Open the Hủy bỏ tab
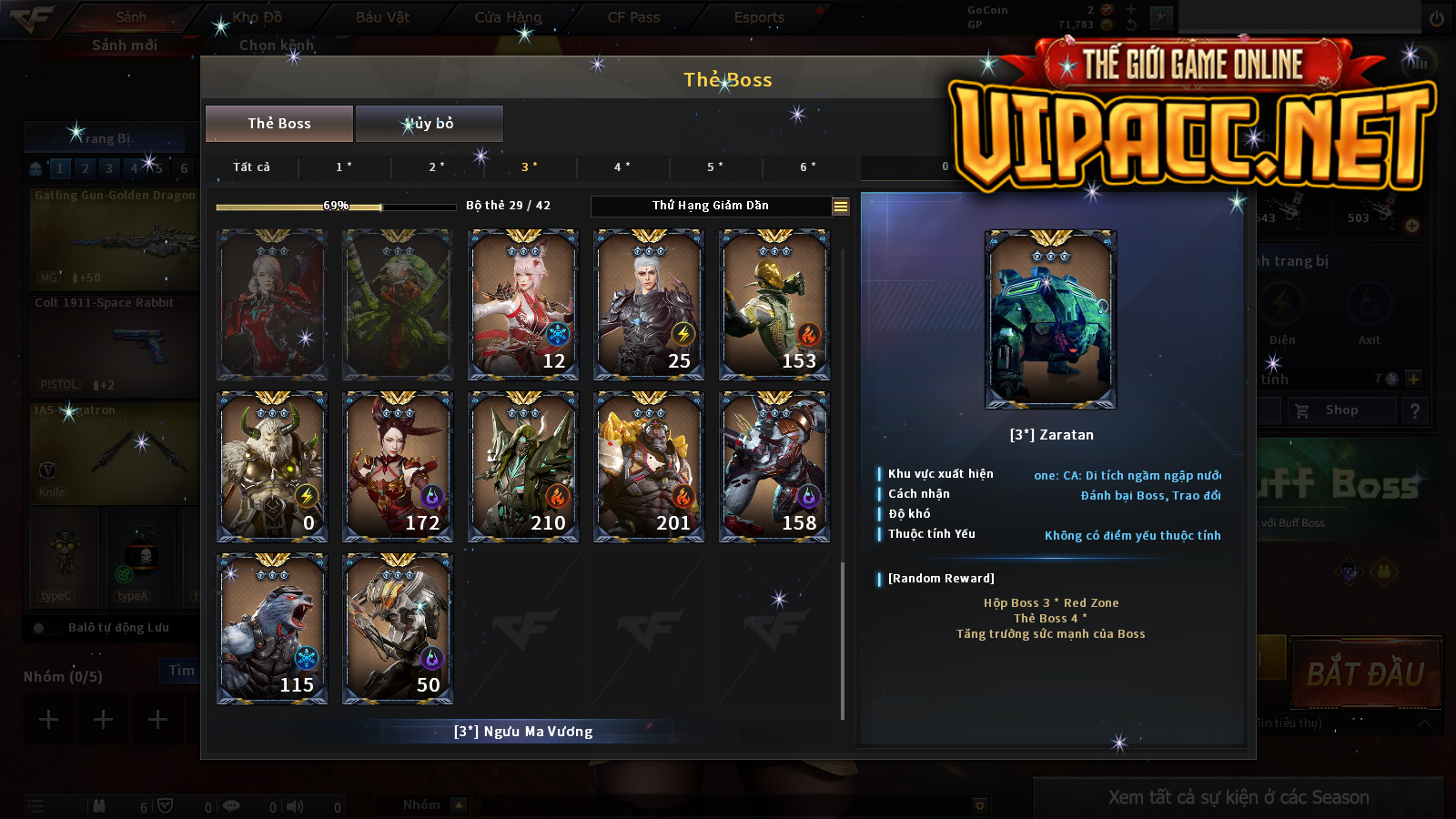This screenshot has width=1456, height=819. (429, 124)
